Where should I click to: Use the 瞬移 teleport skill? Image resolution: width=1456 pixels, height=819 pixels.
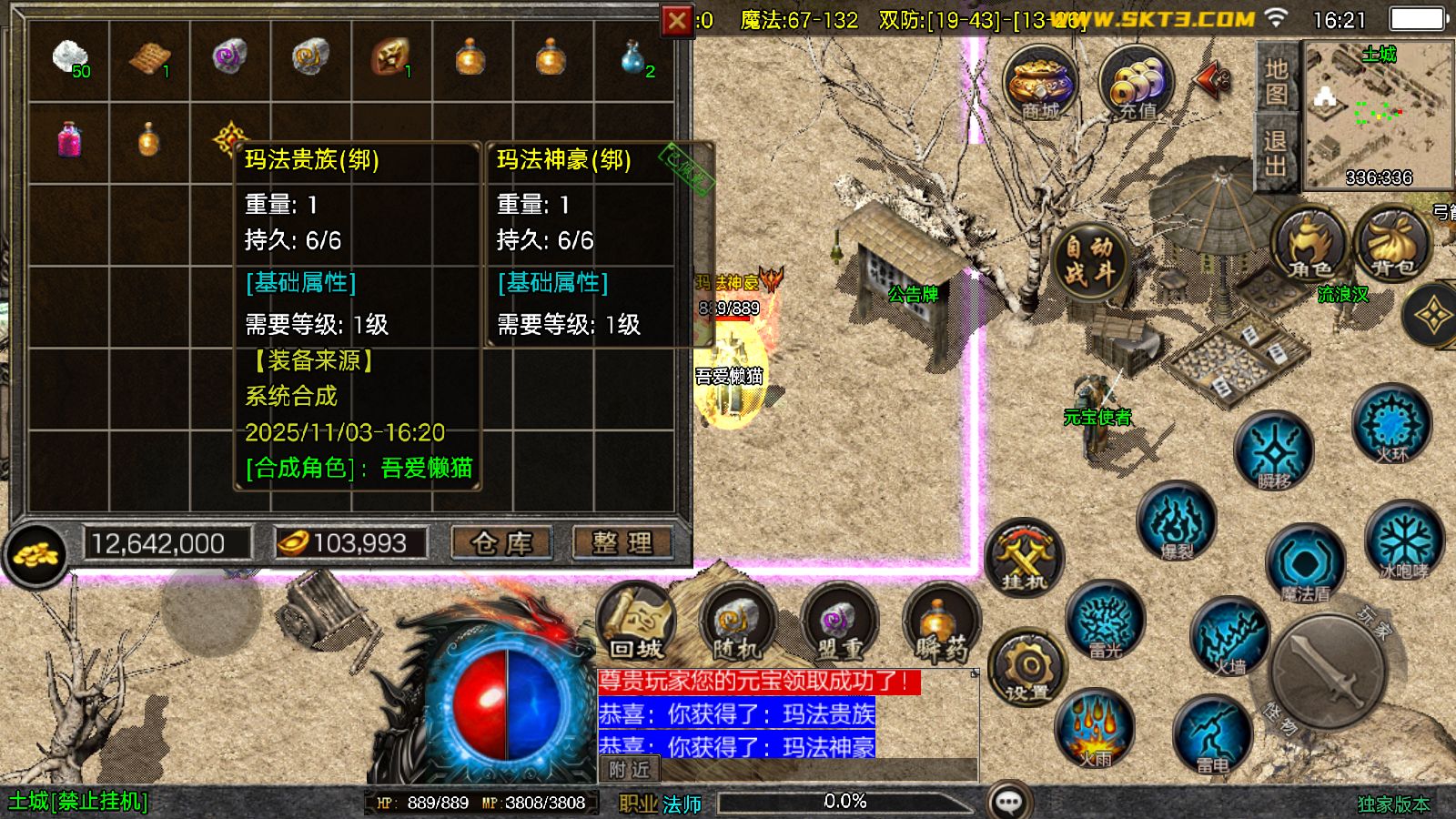[1274, 451]
